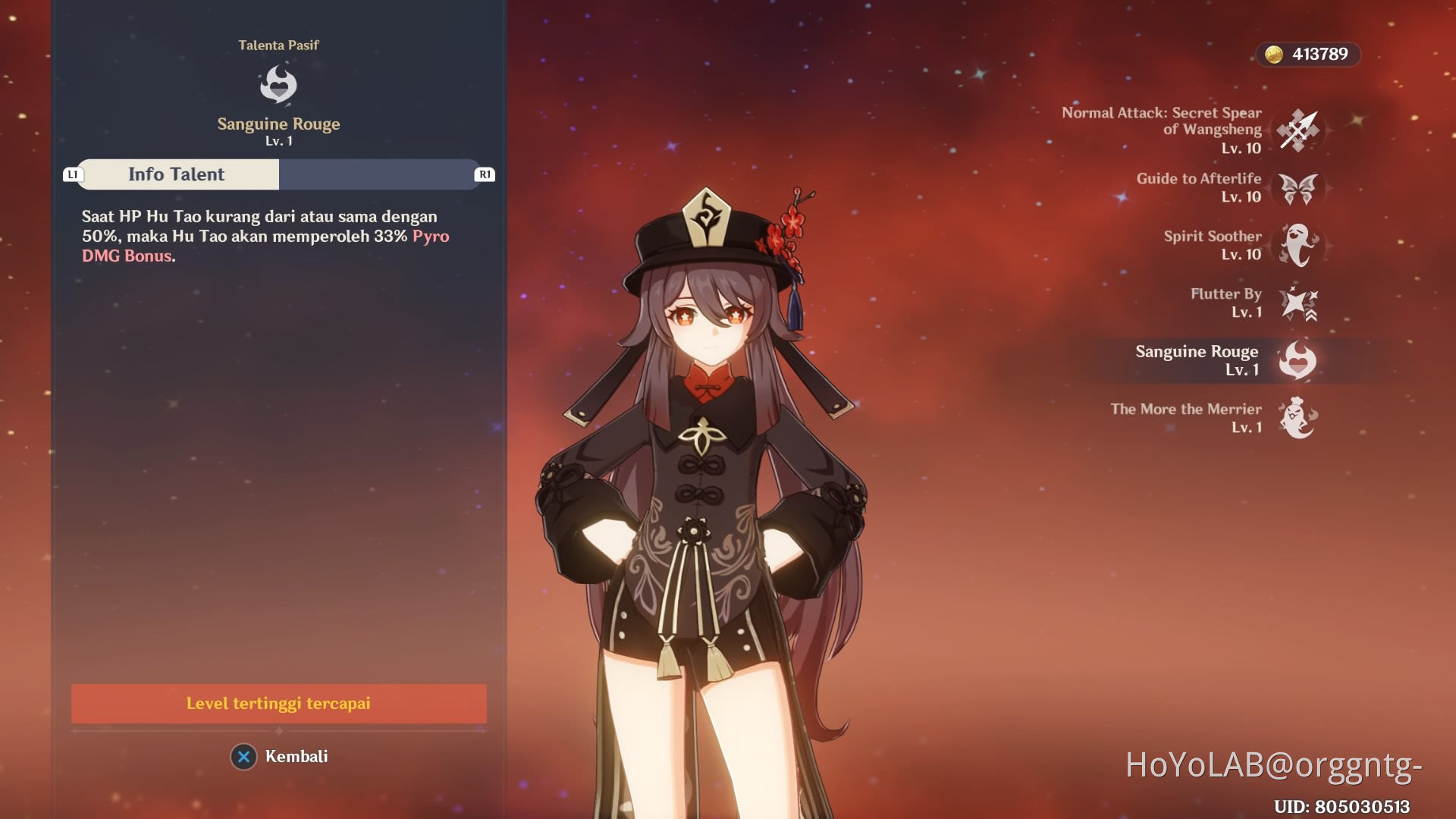This screenshot has height=819, width=1456.
Task: Select the Spirit Soother ghost talent icon
Action: click(x=1296, y=246)
